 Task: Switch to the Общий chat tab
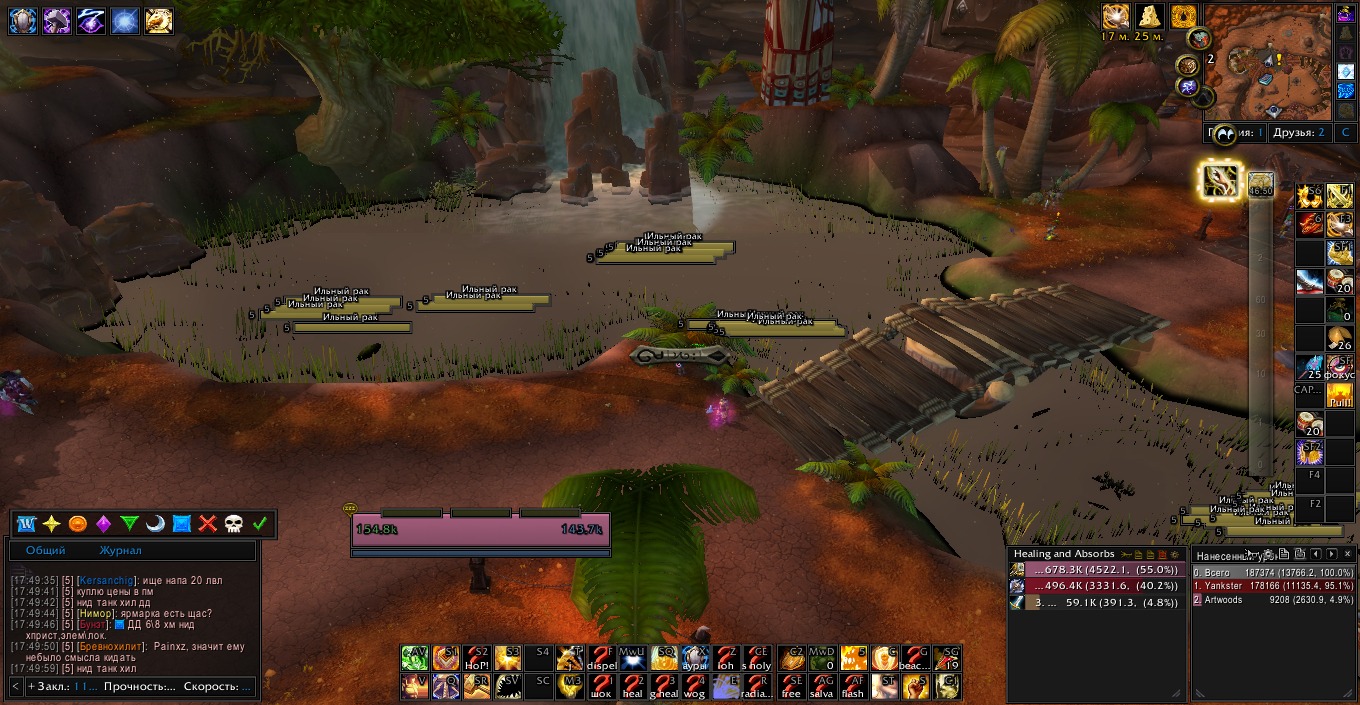[x=46, y=551]
